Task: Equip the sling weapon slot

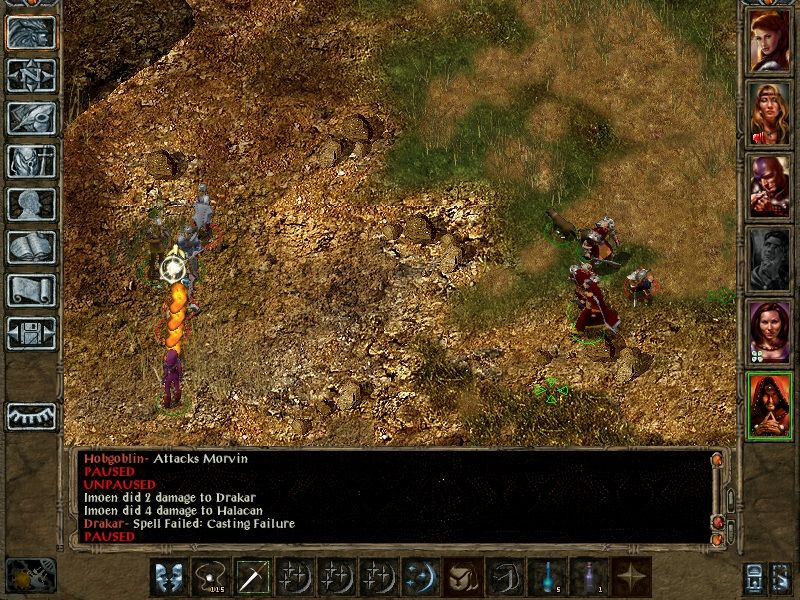Action: (210, 578)
